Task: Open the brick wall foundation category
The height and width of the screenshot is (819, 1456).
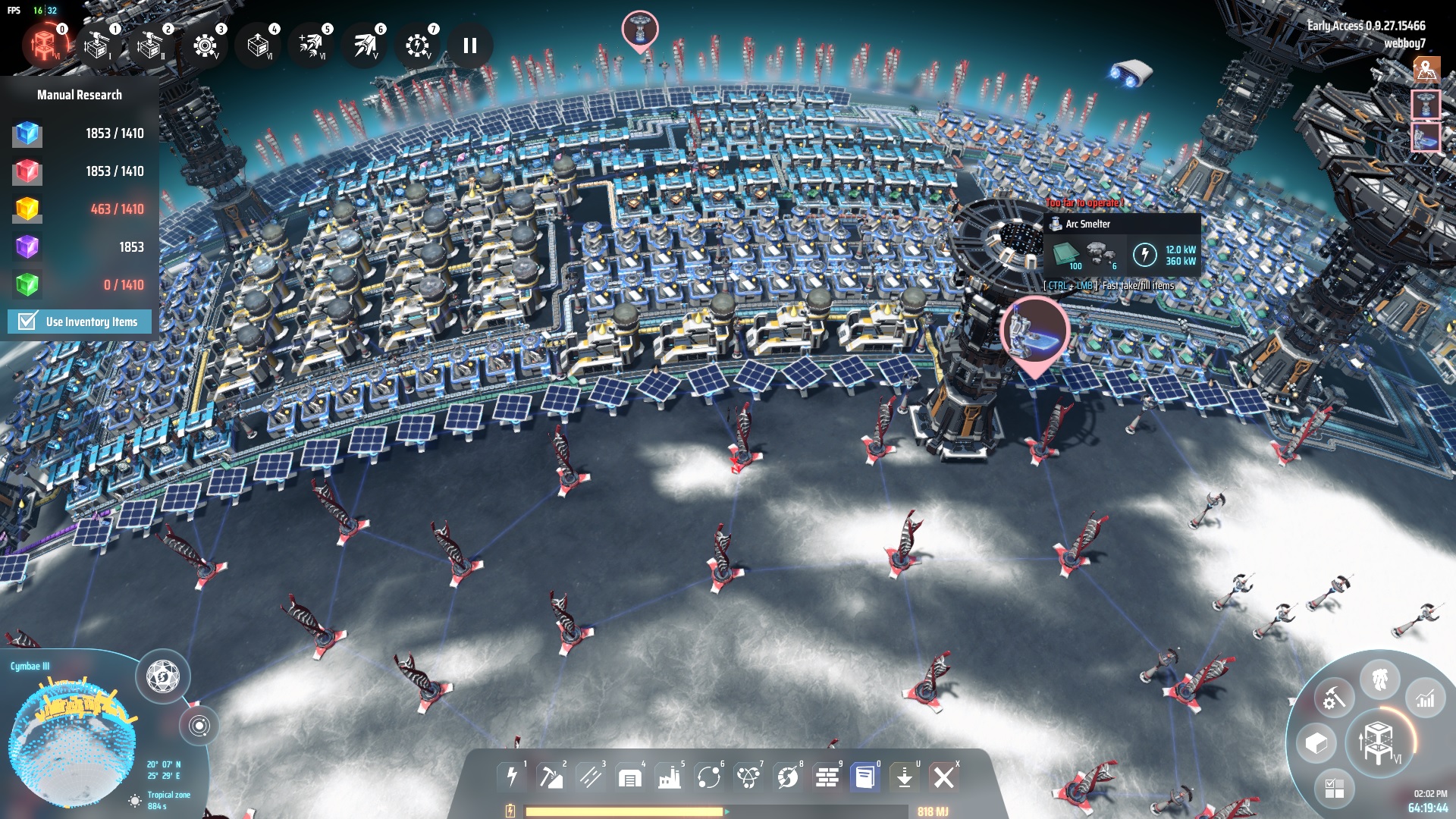Action: (x=827, y=777)
